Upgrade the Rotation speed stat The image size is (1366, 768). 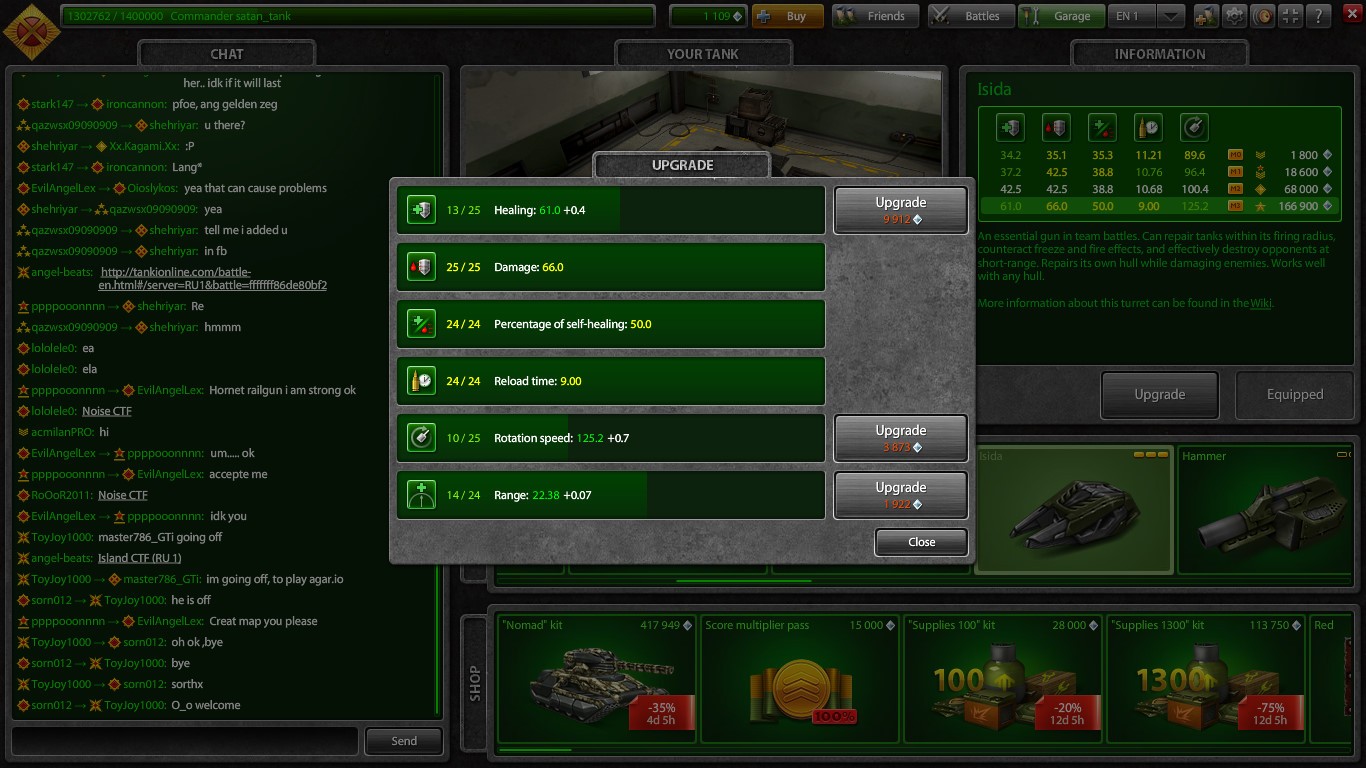900,438
